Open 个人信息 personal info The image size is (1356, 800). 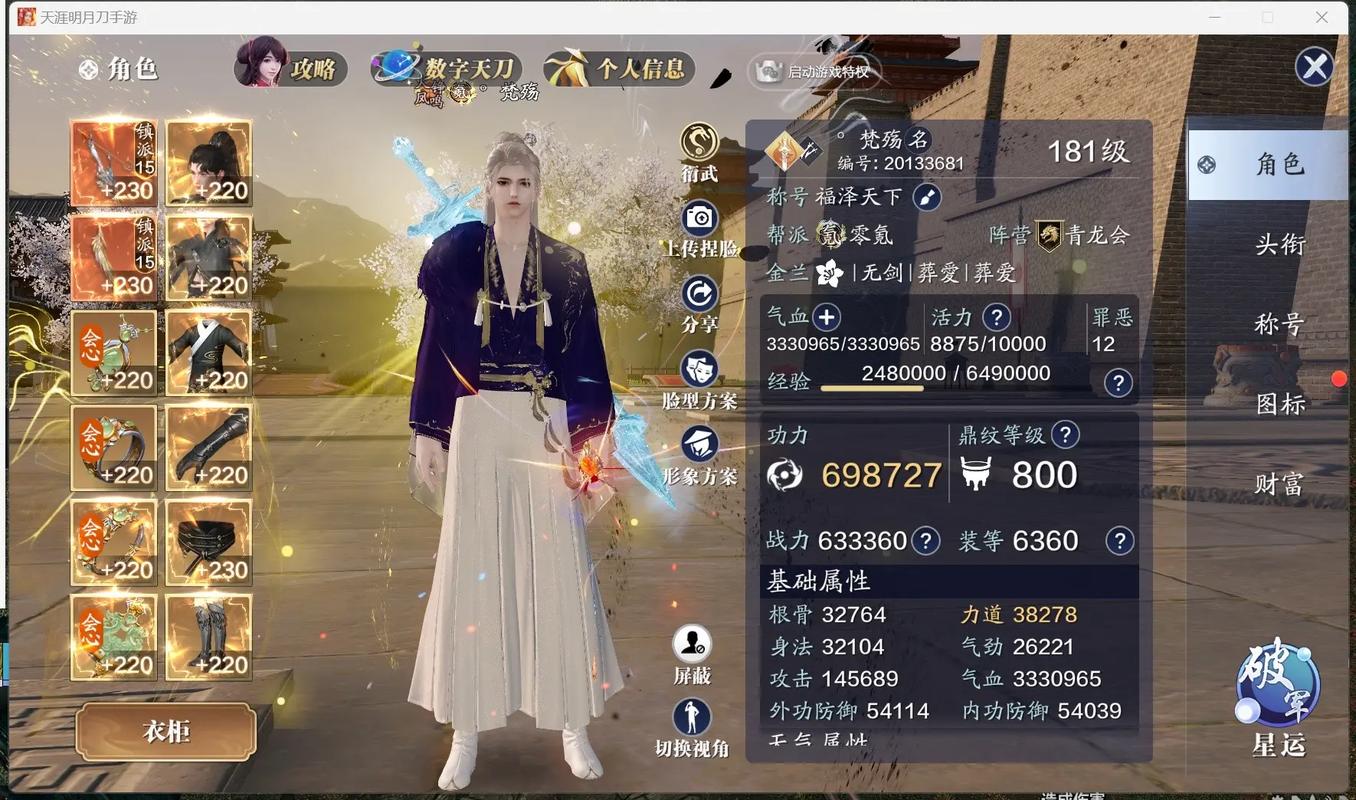click(x=620, y=68)
